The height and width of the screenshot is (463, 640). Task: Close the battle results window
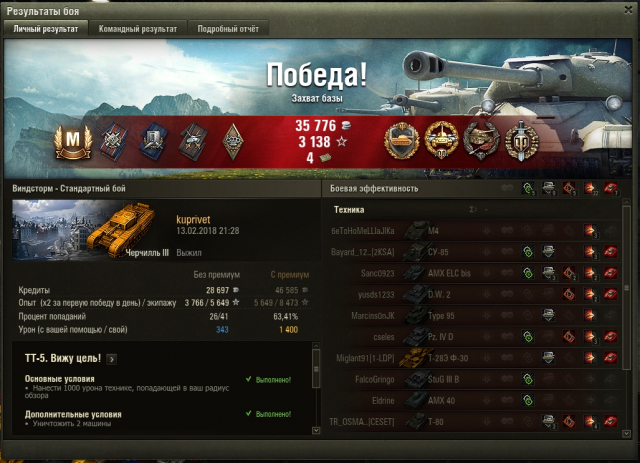pyautogui.click(x=627, y=8)
